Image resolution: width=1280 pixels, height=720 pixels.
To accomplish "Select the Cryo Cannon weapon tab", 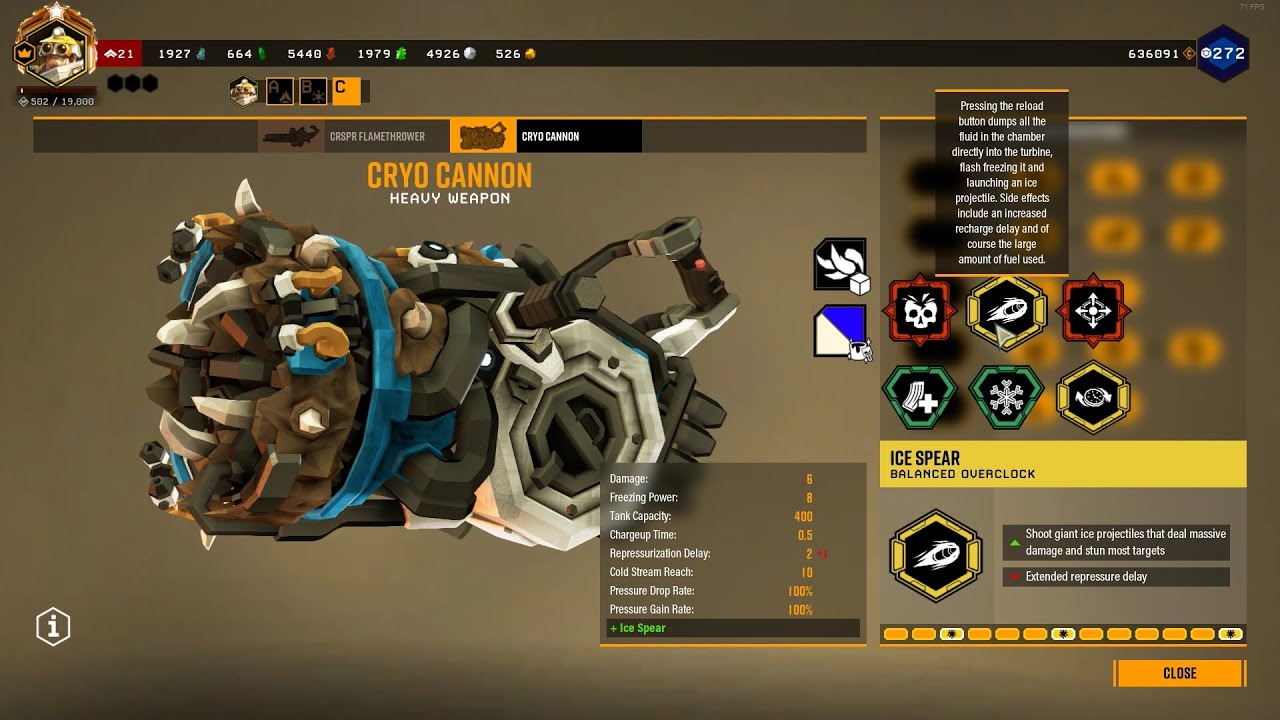I will coord(545,136).
